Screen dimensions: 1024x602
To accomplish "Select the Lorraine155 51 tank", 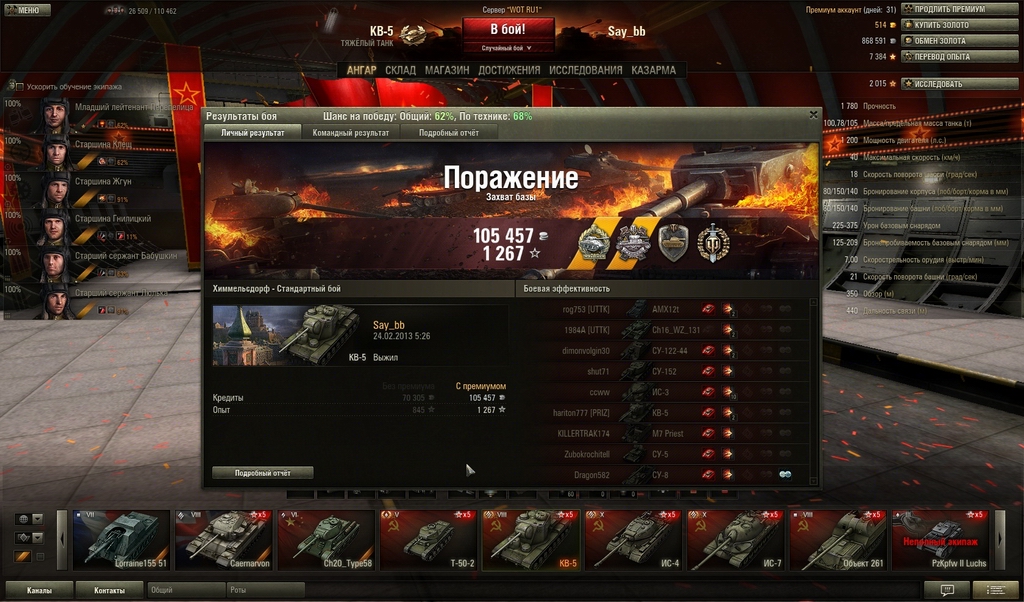I will coord(122,540).
